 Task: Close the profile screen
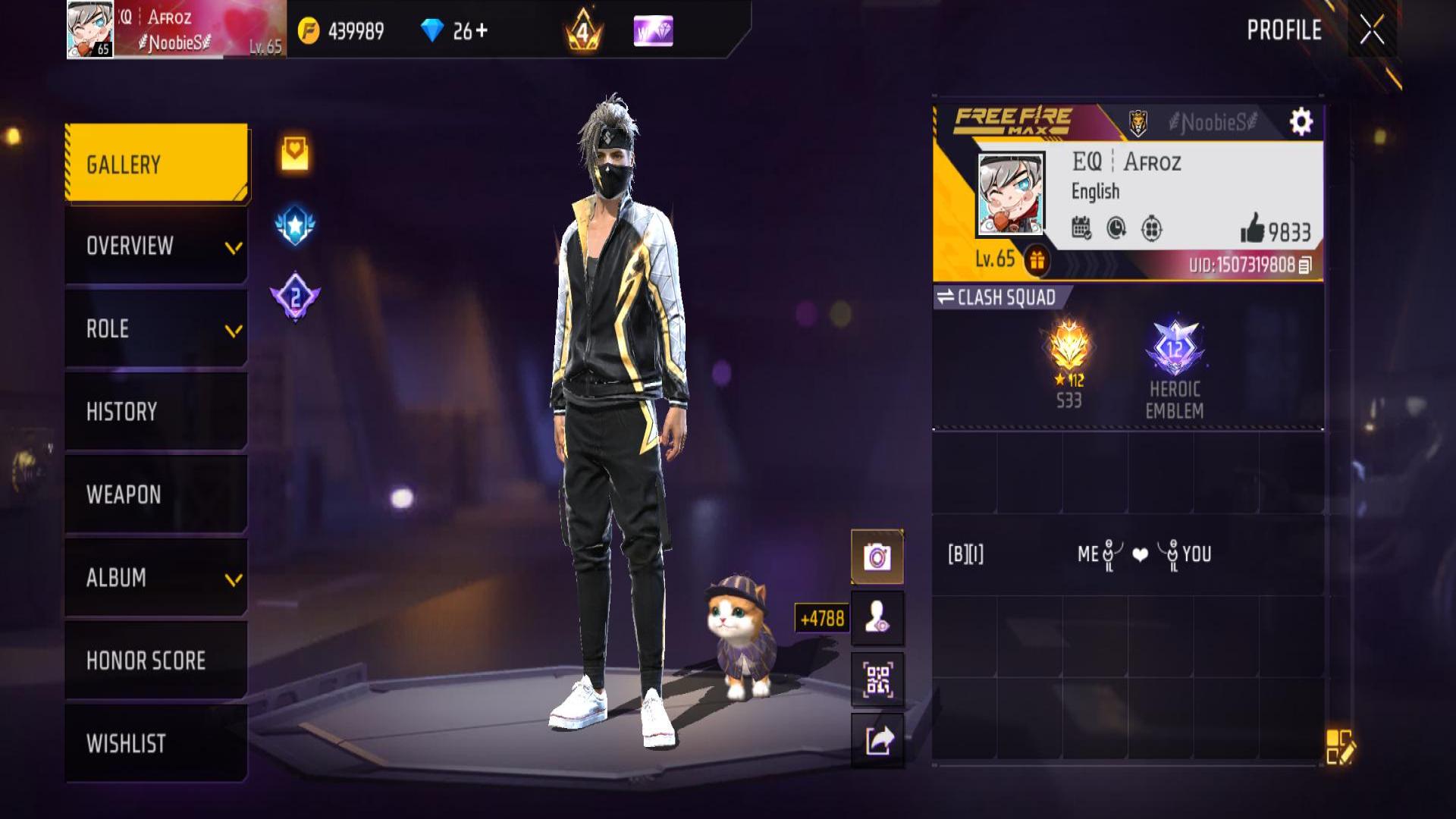click(1372, 30)
